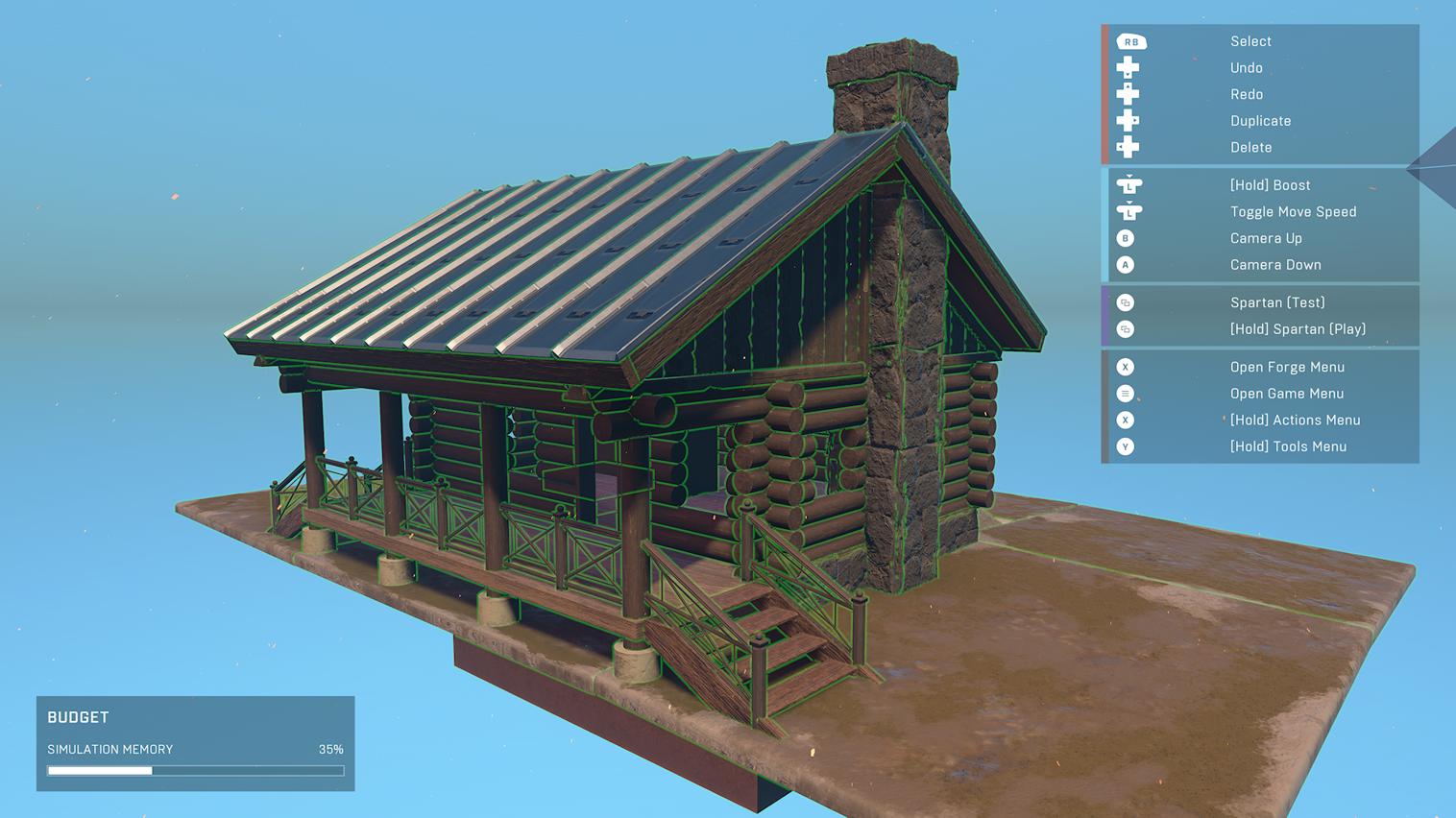Viewport: 1456px width, 818px height.
Task: Click the D-pad Redo icon
Action: tap(1126, 94)
